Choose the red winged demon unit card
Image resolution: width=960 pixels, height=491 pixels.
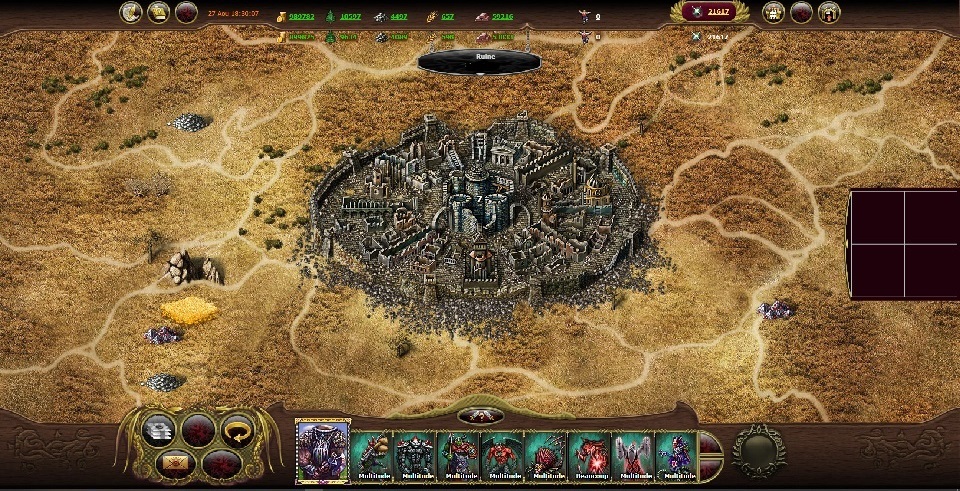point(501,454)
